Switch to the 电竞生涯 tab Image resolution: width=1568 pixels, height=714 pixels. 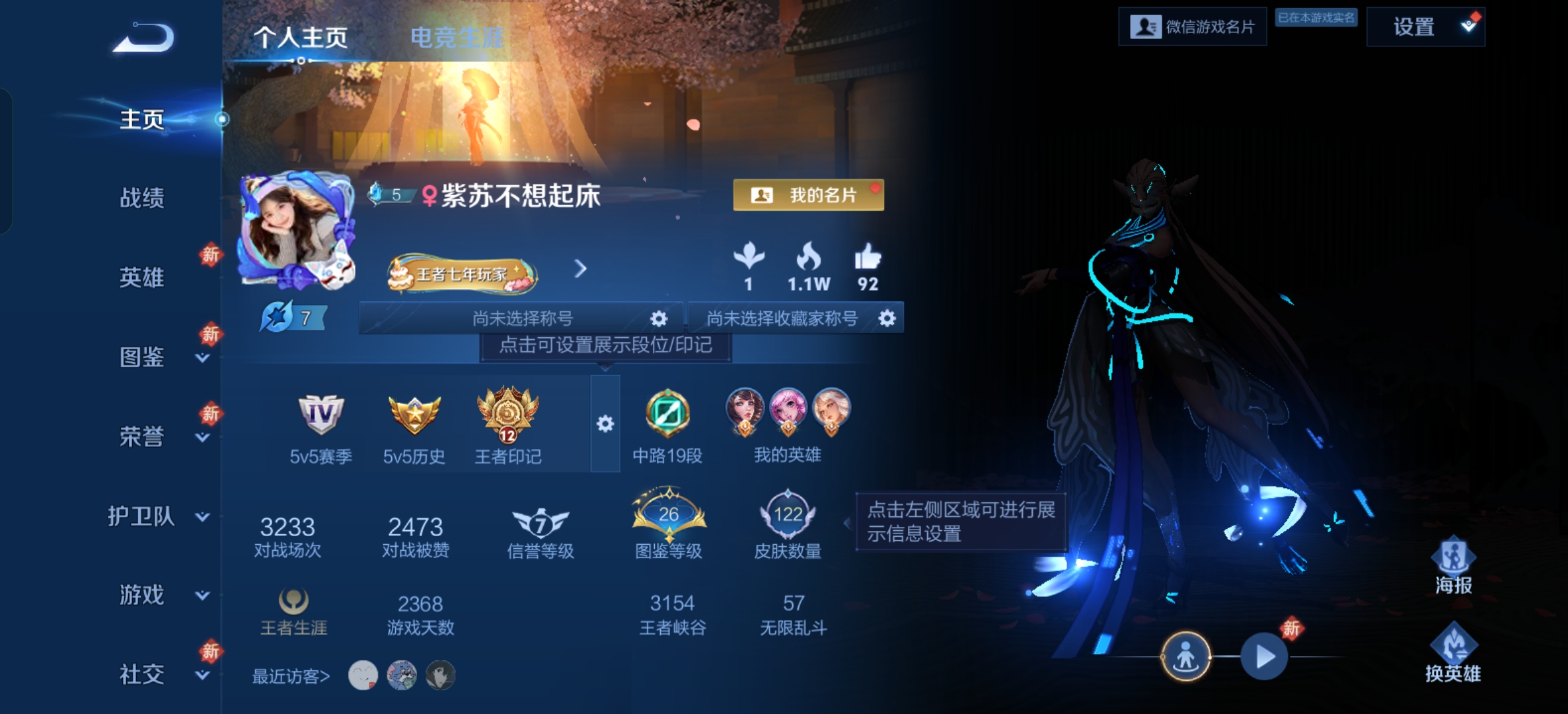click(x=457, y=36)
